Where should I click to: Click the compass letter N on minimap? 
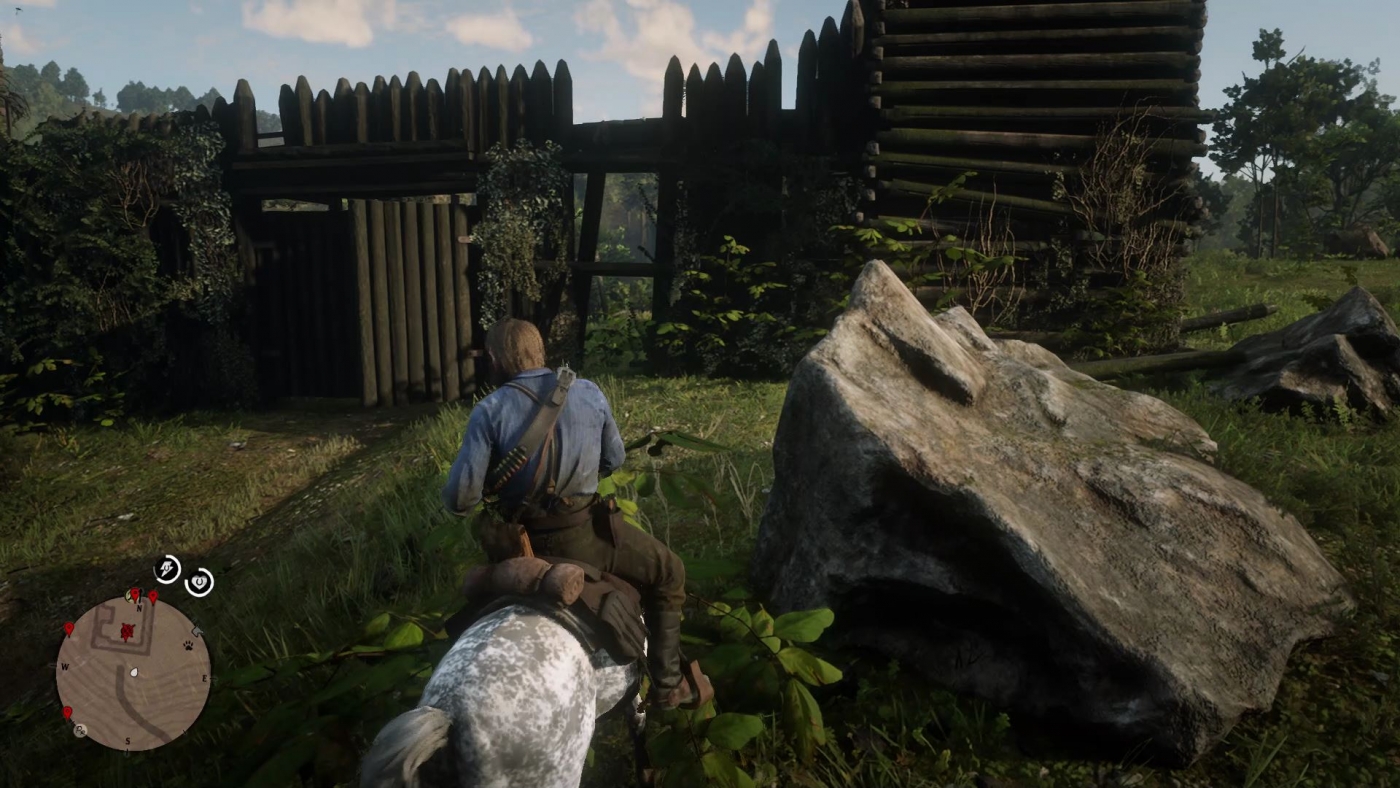139,607
